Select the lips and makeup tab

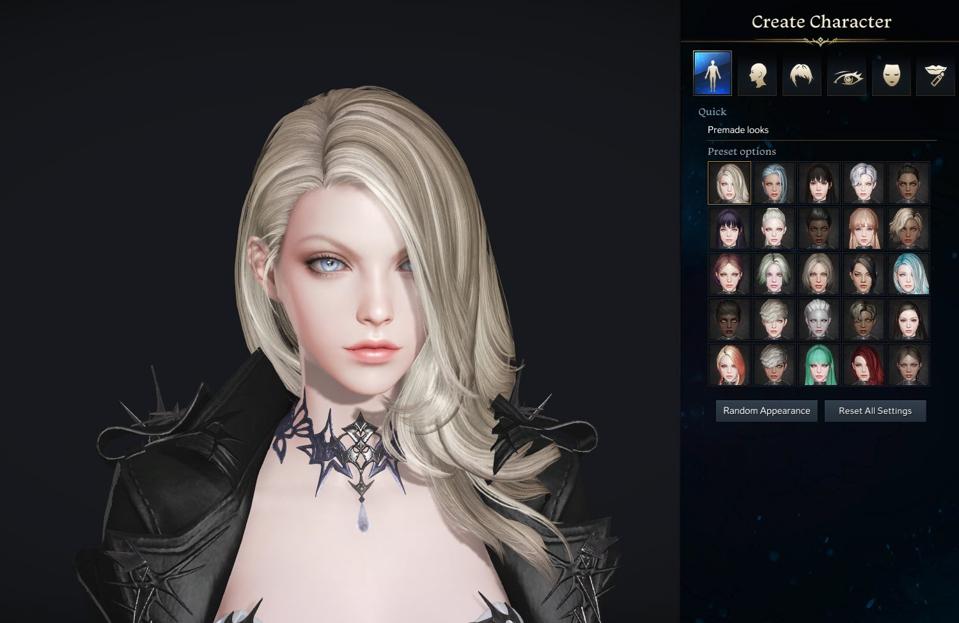(x=935, y=75)
